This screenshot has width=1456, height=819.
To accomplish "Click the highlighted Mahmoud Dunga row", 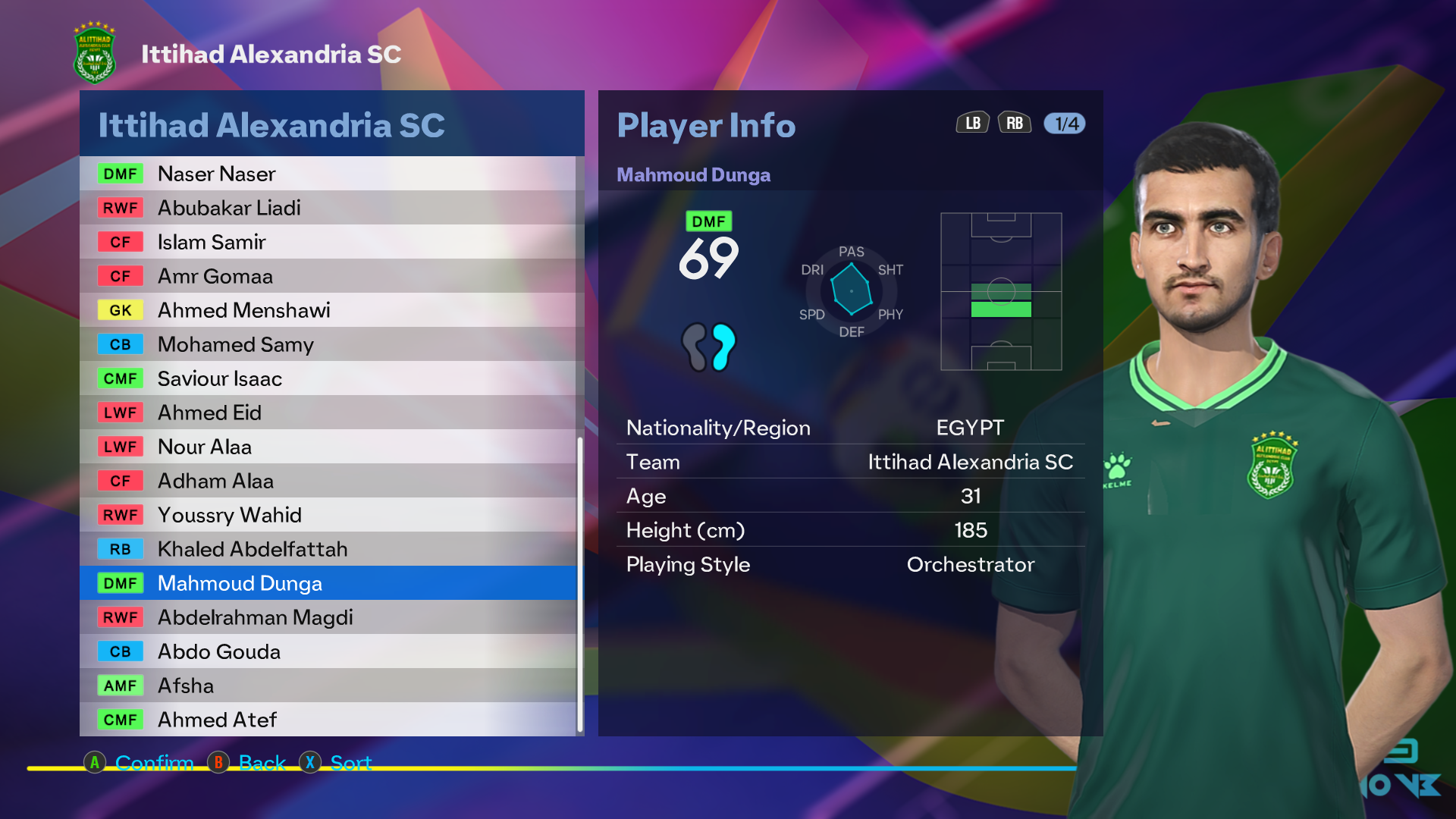I will pos(328,583).
